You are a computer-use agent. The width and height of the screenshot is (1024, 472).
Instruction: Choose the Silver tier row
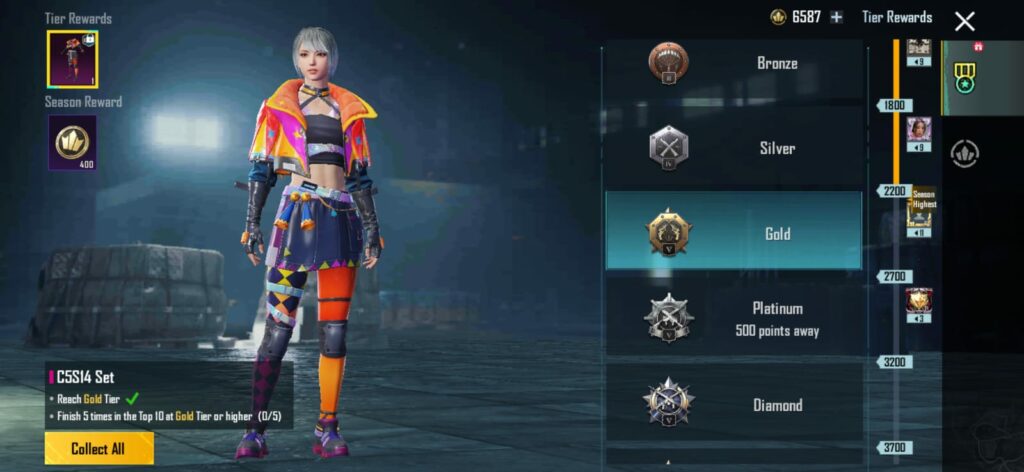click(733, 148)
